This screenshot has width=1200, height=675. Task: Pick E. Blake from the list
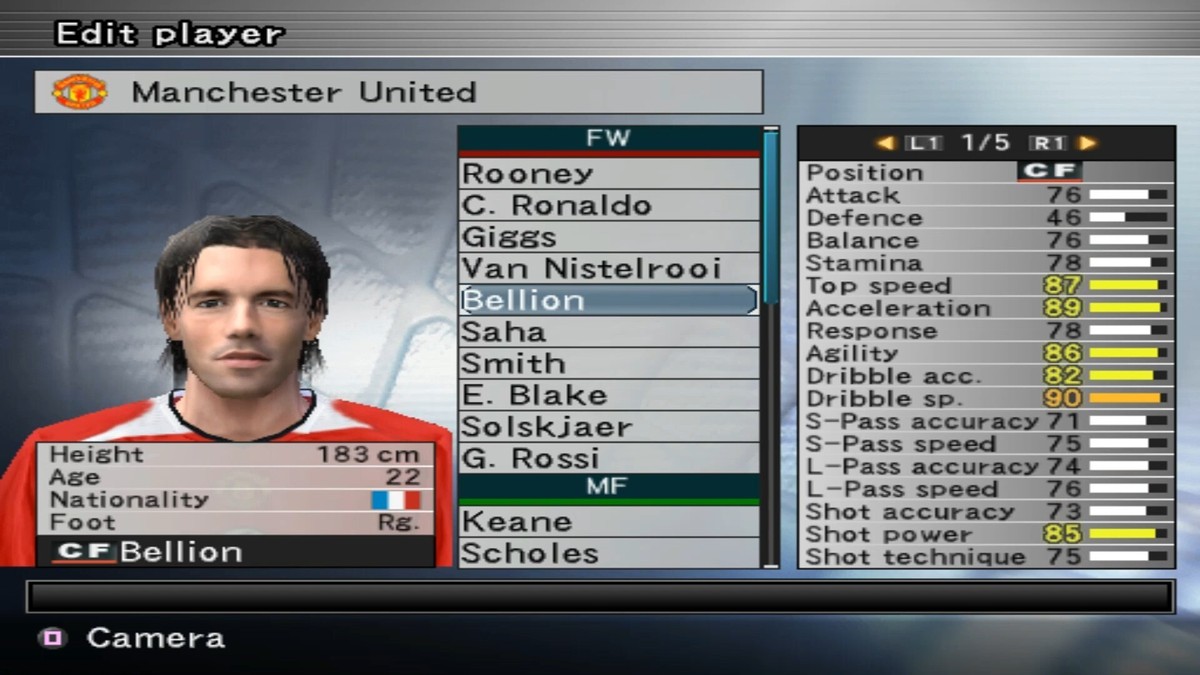point(608,395)
